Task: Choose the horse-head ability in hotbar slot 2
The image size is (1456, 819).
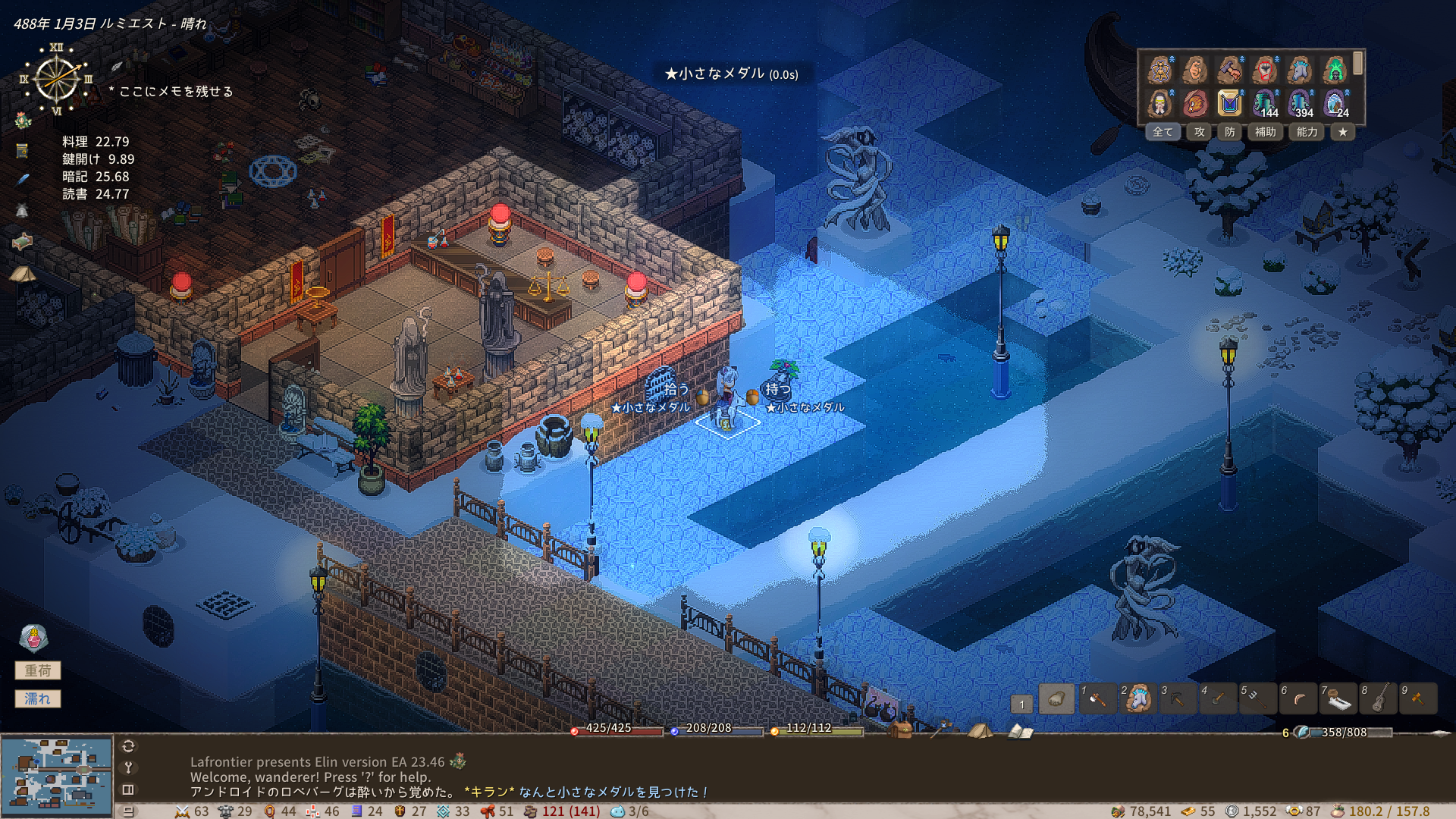Action: pos(1137,698)
